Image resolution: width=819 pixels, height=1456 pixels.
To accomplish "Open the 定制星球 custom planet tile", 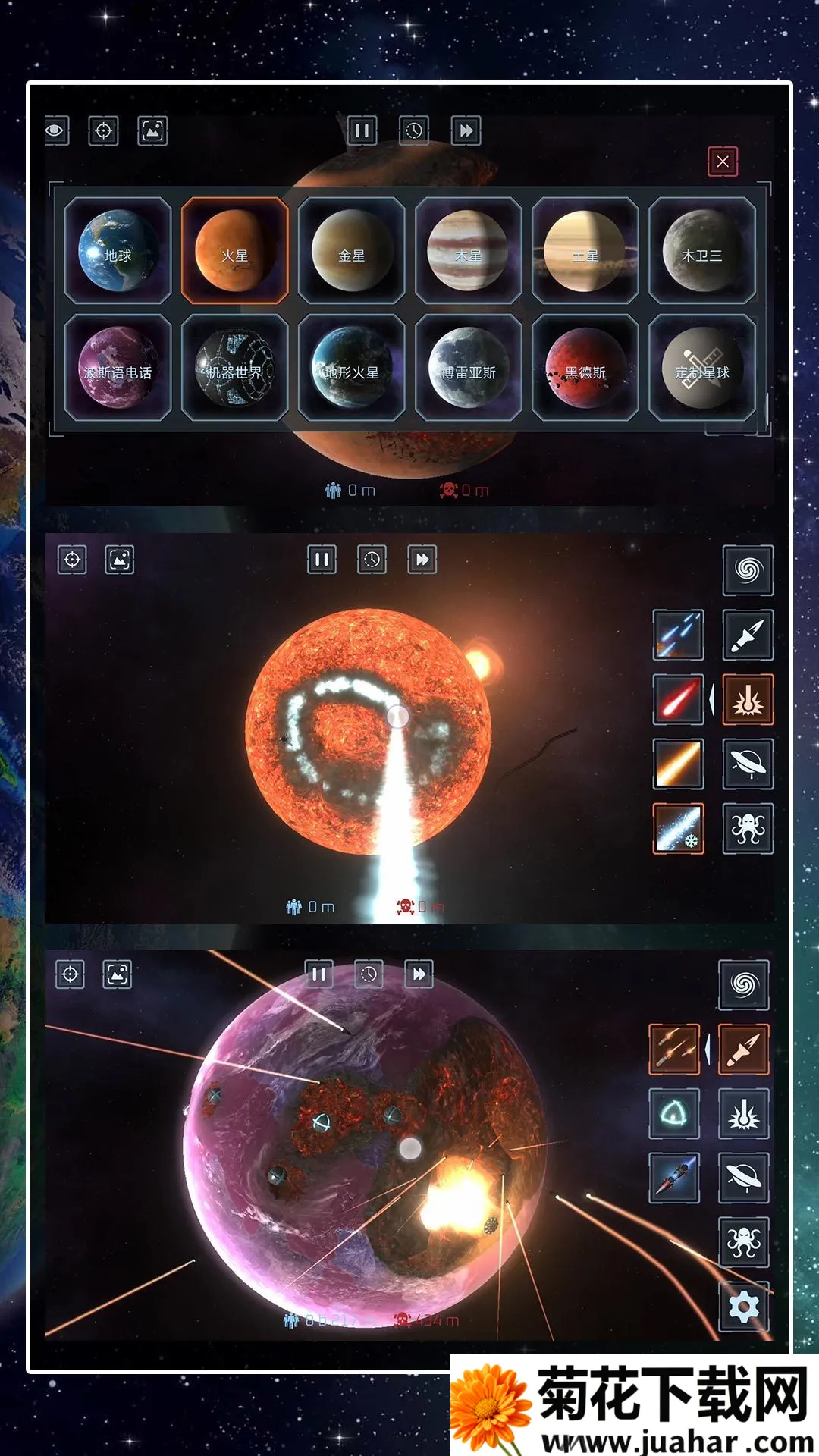I will (x=701, y=368).
